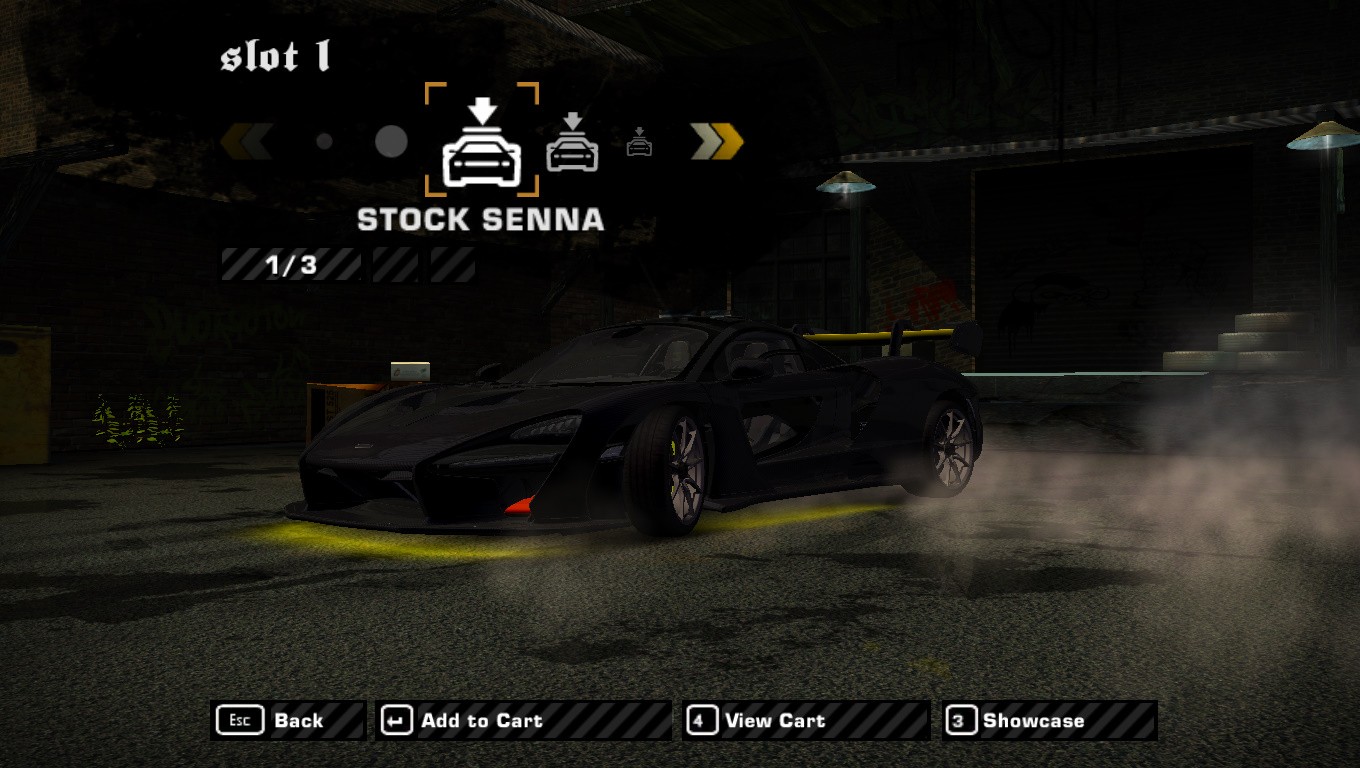The width and height of the screenshot is (1360, 768).
Task: Pick the smallest car icon option
Action: [x=640, y=144]
